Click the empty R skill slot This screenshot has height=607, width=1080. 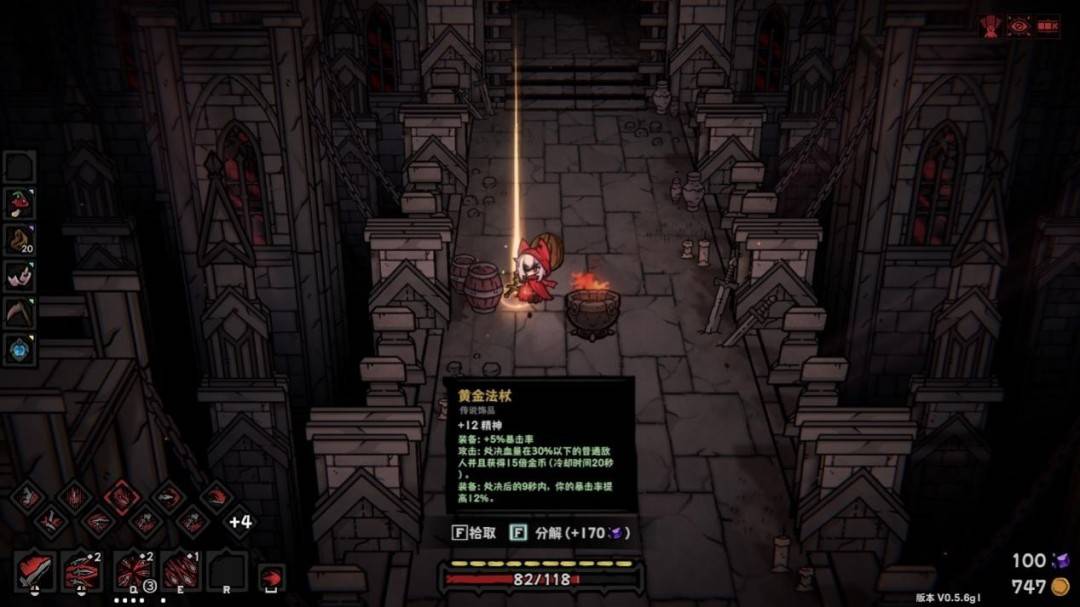coord(227,570)
